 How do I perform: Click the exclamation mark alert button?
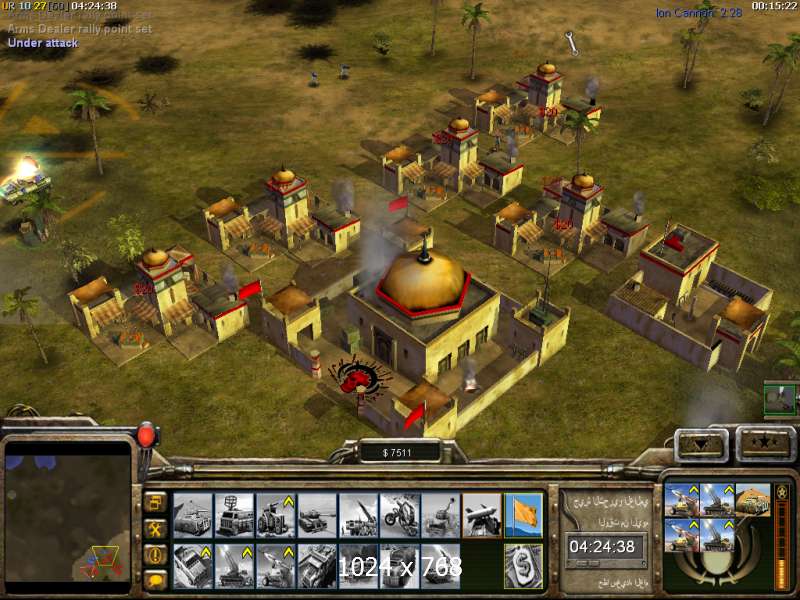point(156,553)
